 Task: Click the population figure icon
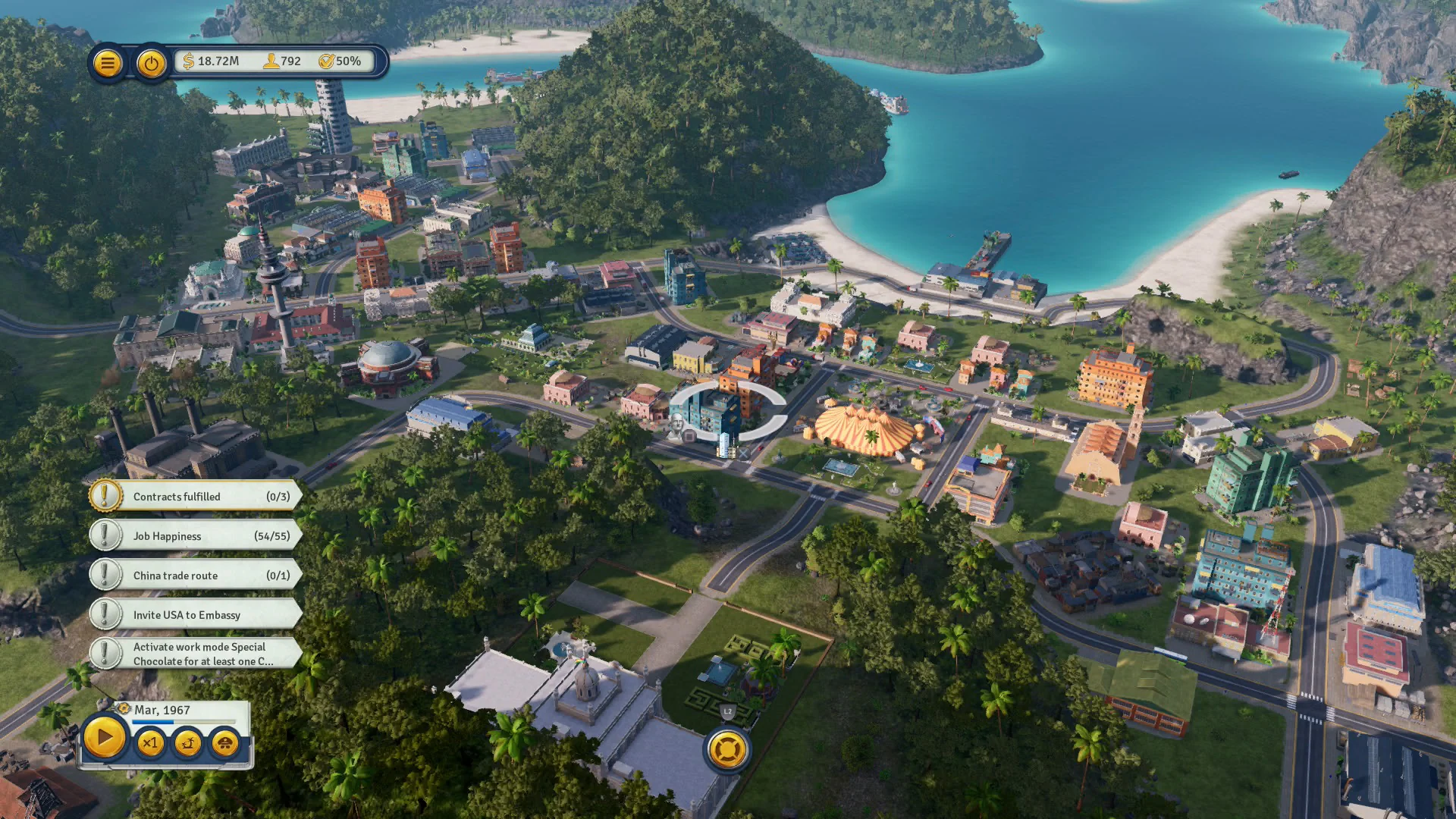coord(271,62)
